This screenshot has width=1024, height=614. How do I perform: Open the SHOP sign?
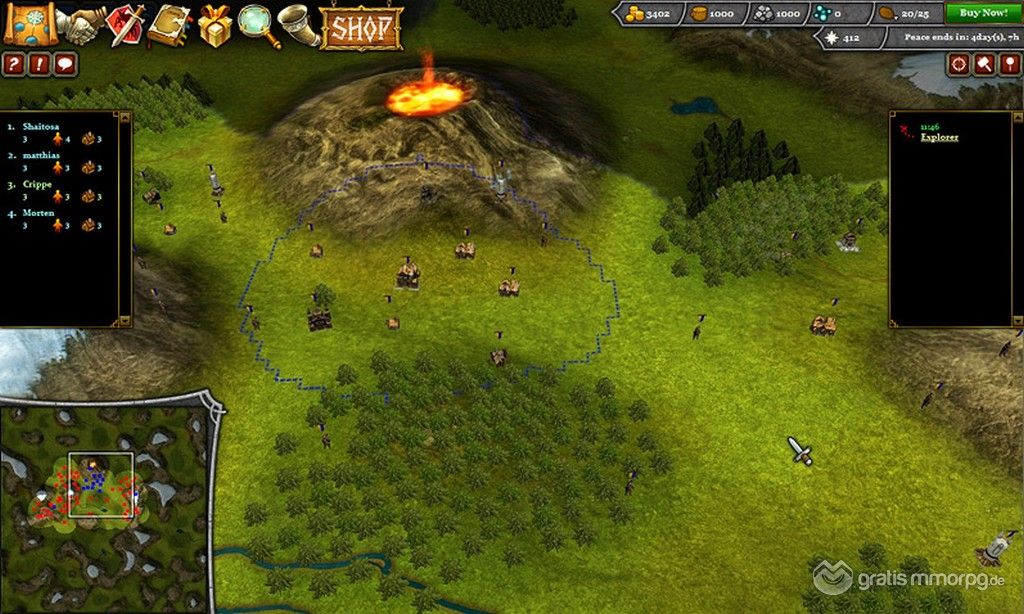coord(361,27)
